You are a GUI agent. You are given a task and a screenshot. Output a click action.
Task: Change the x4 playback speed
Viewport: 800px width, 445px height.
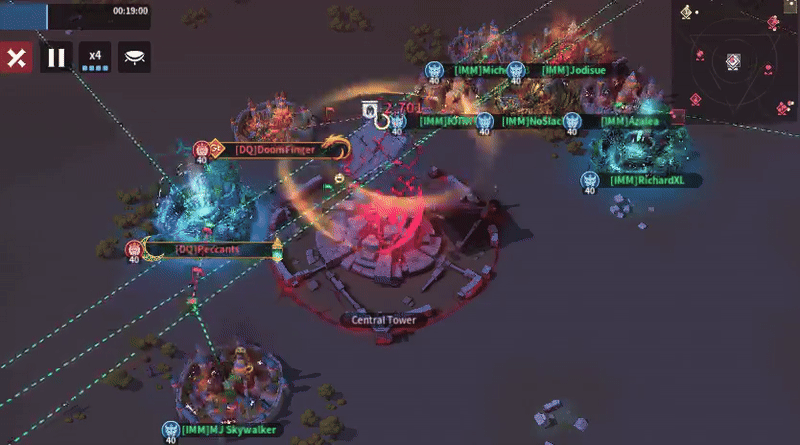95,57
